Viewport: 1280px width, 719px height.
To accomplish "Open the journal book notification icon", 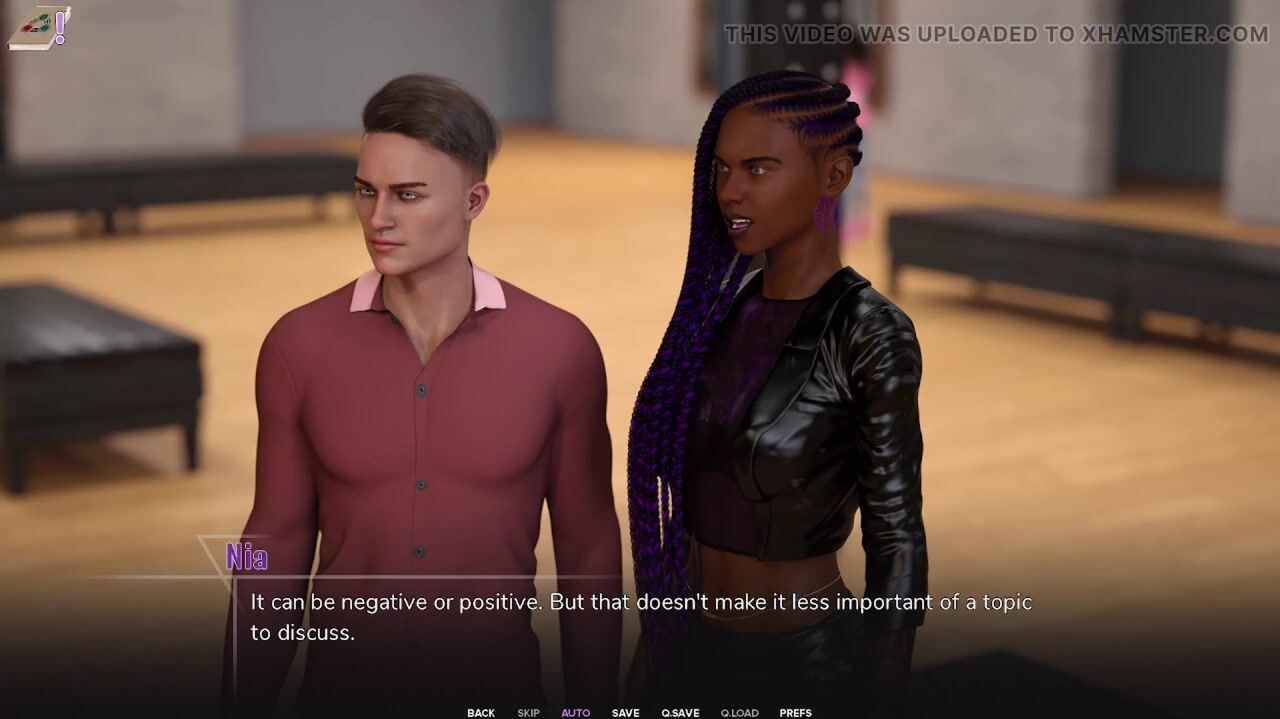I will (39, 27).
